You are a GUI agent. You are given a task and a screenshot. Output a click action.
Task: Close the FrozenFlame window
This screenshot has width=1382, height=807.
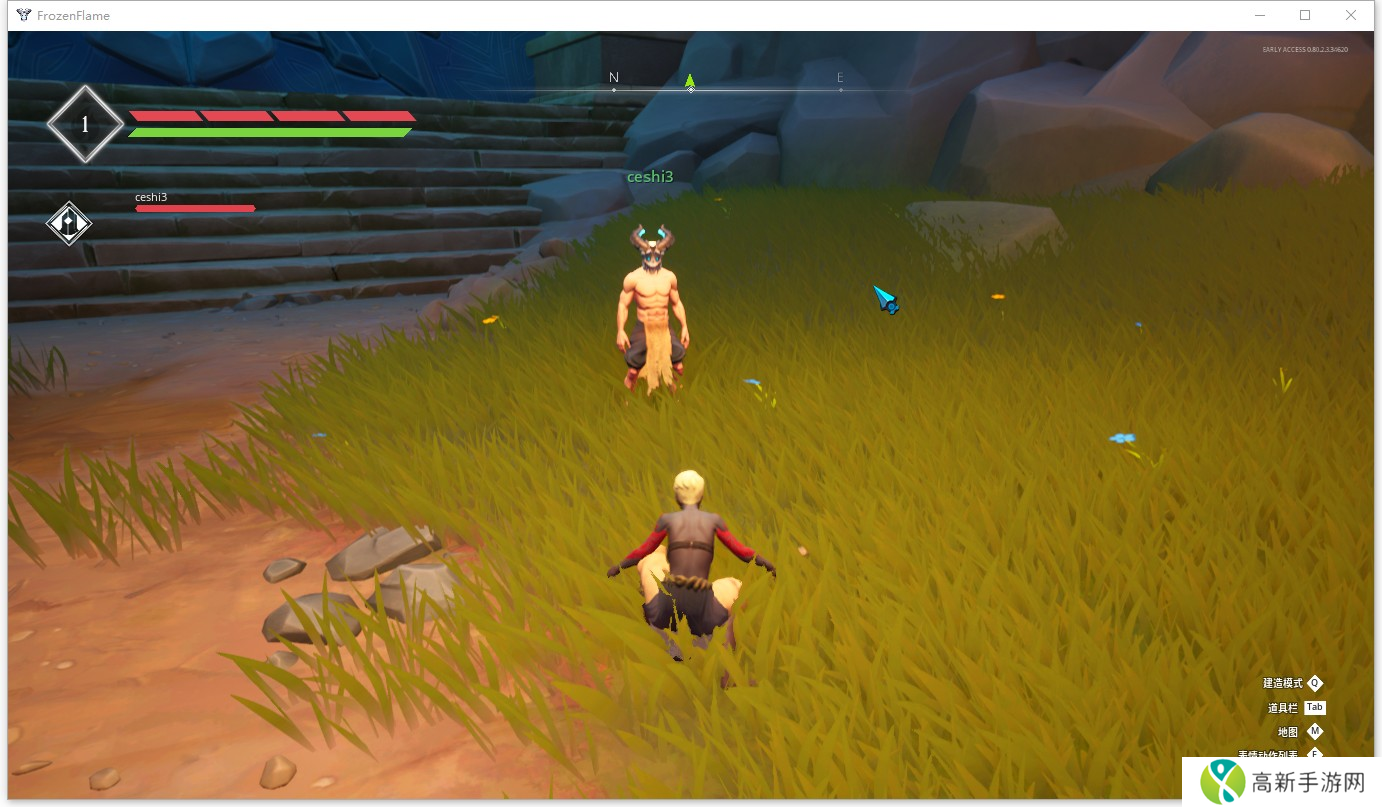1350,15
